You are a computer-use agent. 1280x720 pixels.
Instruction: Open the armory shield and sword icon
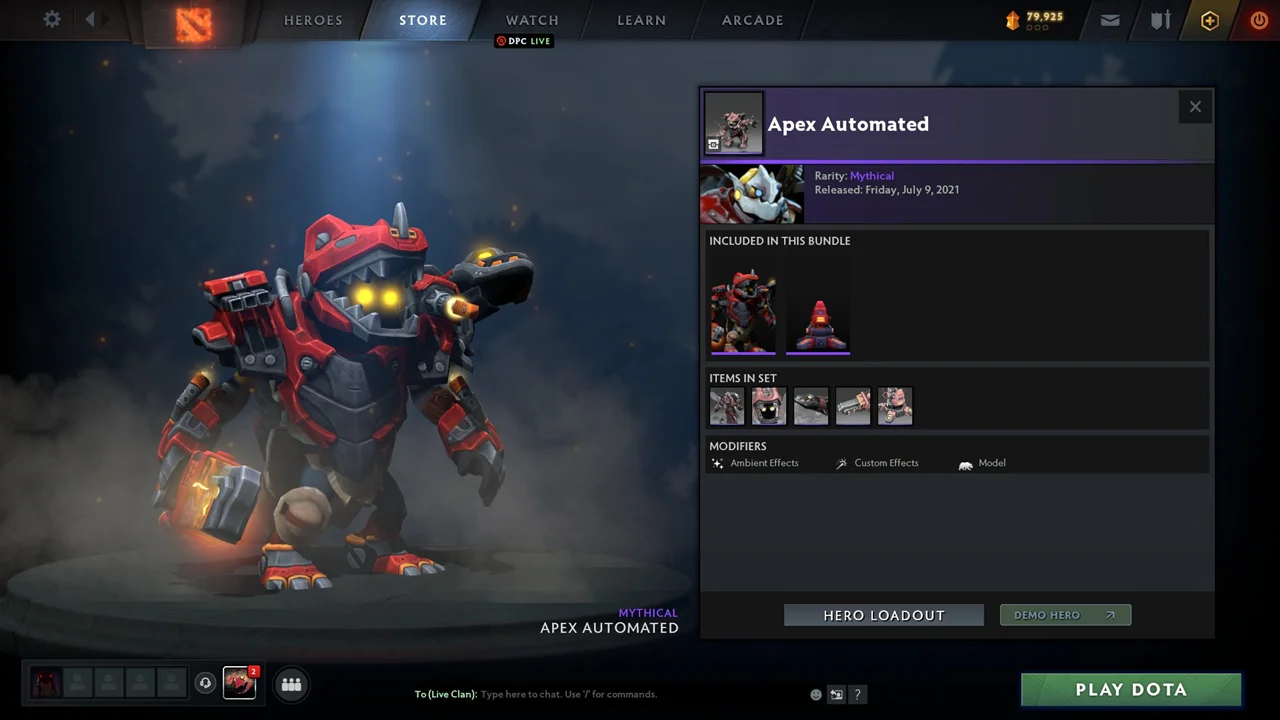pyautogui.click(x=1160, y=20)
